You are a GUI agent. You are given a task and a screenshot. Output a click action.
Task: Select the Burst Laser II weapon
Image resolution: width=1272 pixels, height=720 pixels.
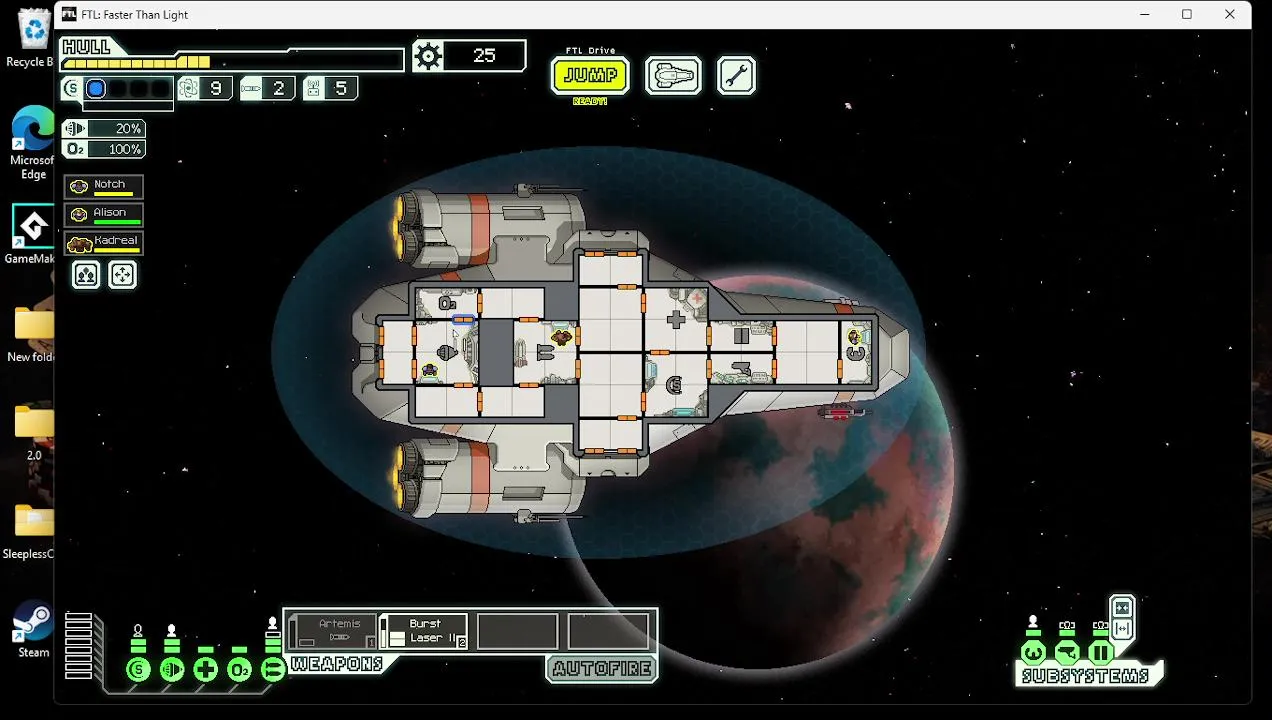point(425,632)
